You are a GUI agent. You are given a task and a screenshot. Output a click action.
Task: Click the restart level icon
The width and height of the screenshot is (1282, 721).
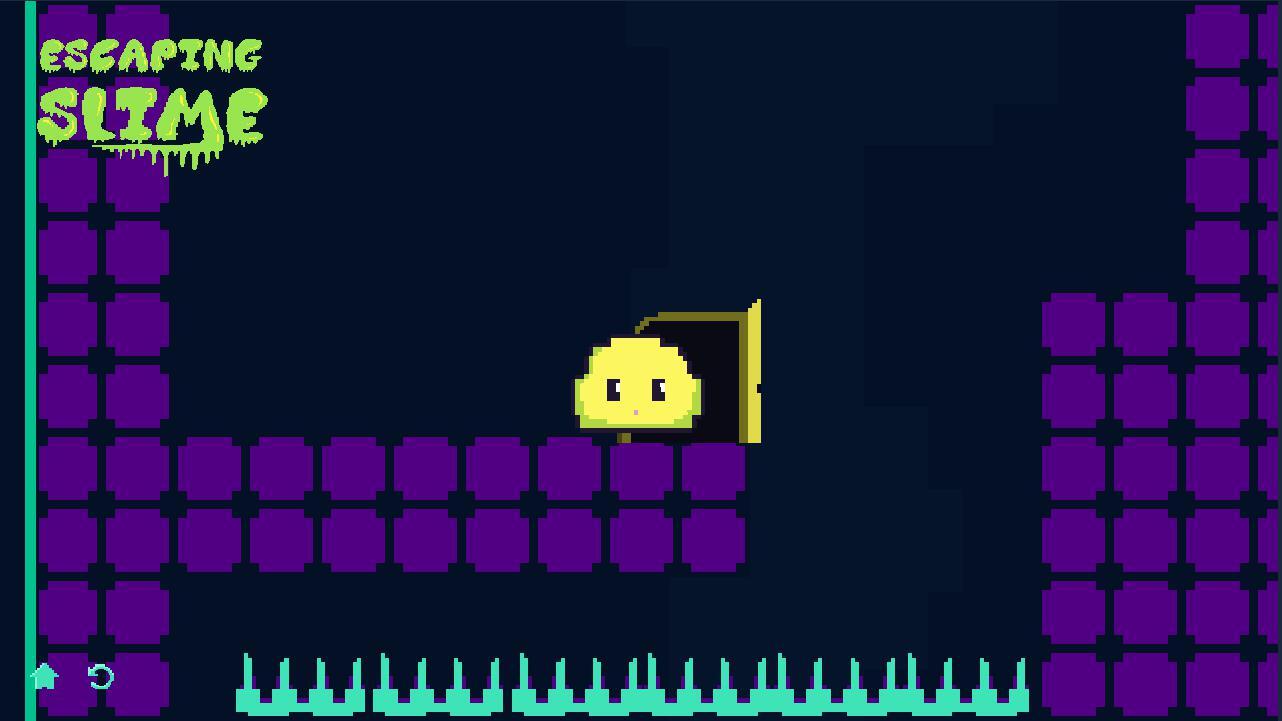point(99,677)
